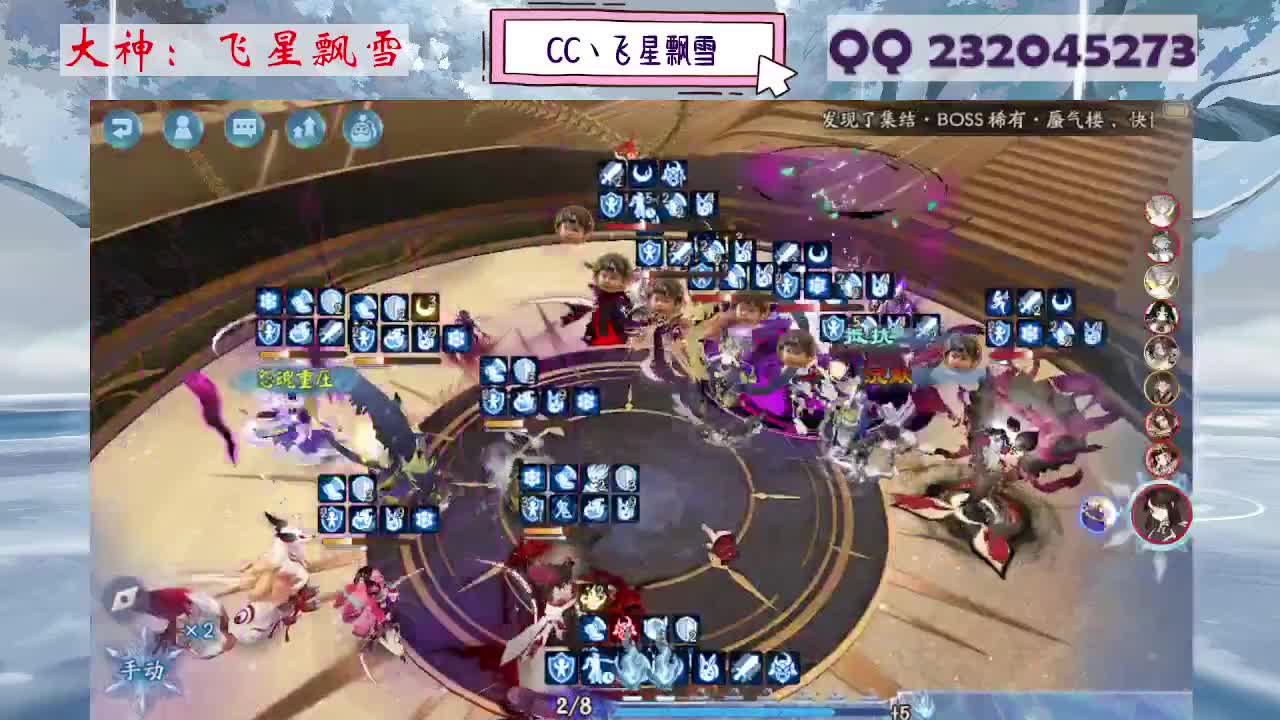The height and width of the screenshot is (720, 1280).
Task: Open the chat message icon
Action: (243, 129)
